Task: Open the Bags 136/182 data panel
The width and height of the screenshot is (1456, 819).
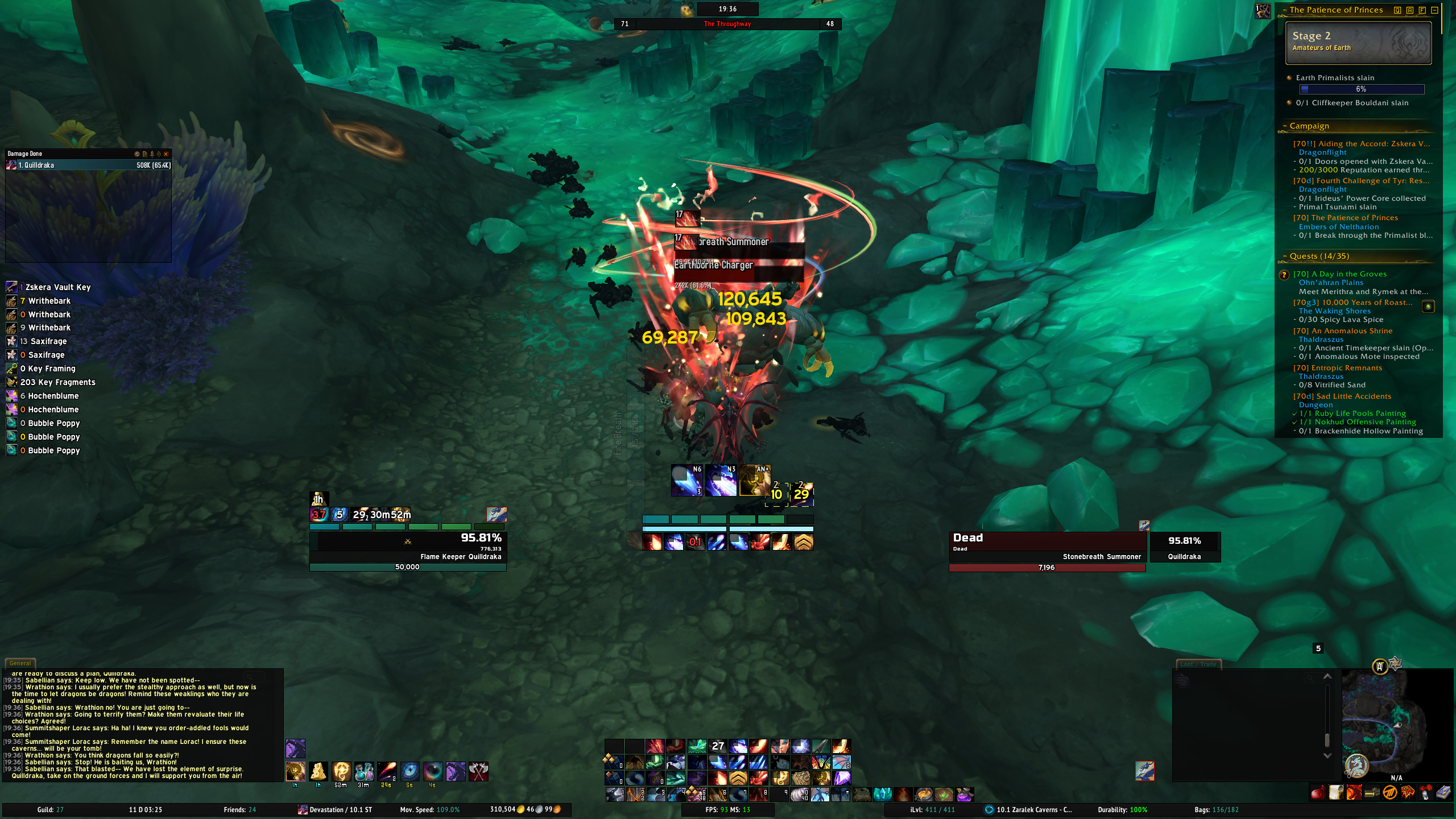Action: tap(1217, 810)
